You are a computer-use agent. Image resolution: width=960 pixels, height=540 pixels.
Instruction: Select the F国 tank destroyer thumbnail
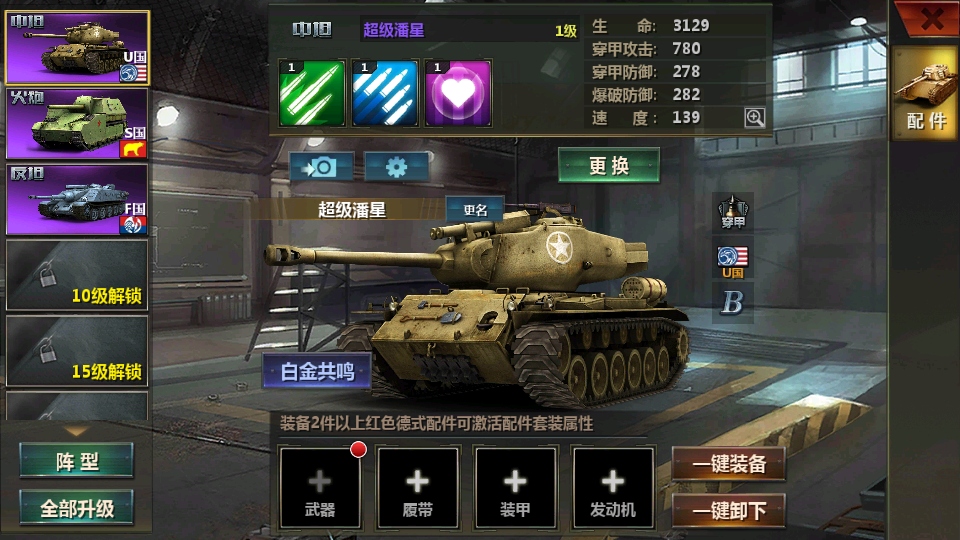77,200
